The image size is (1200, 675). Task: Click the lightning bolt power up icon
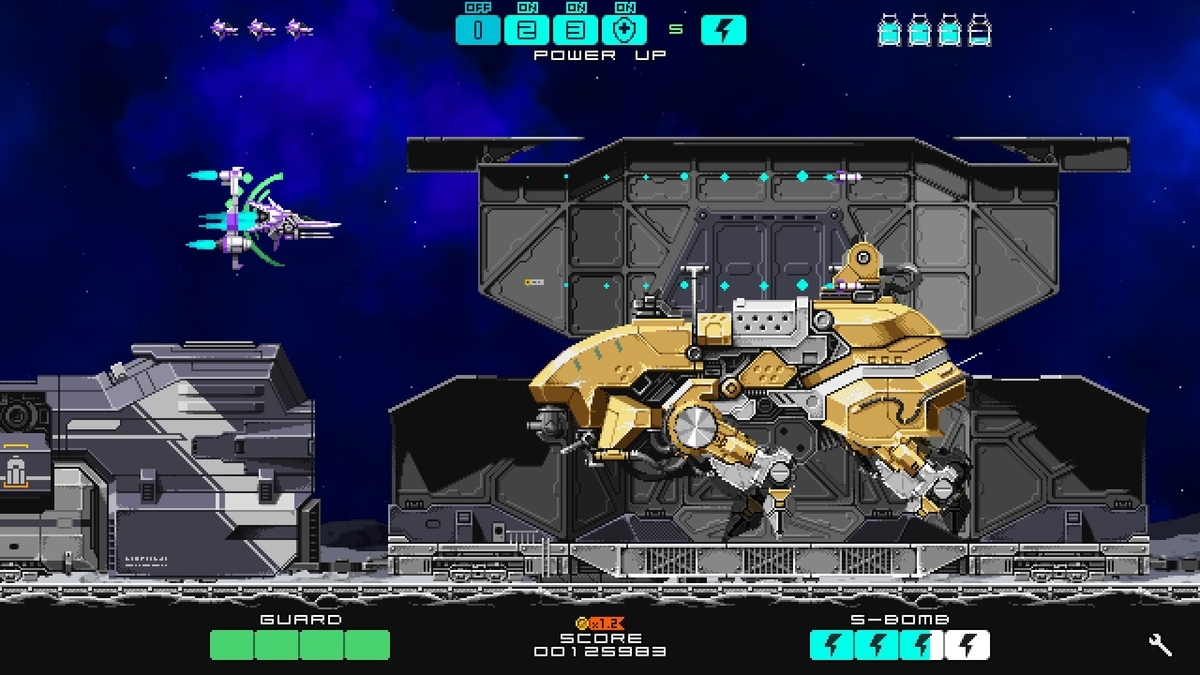723,30
